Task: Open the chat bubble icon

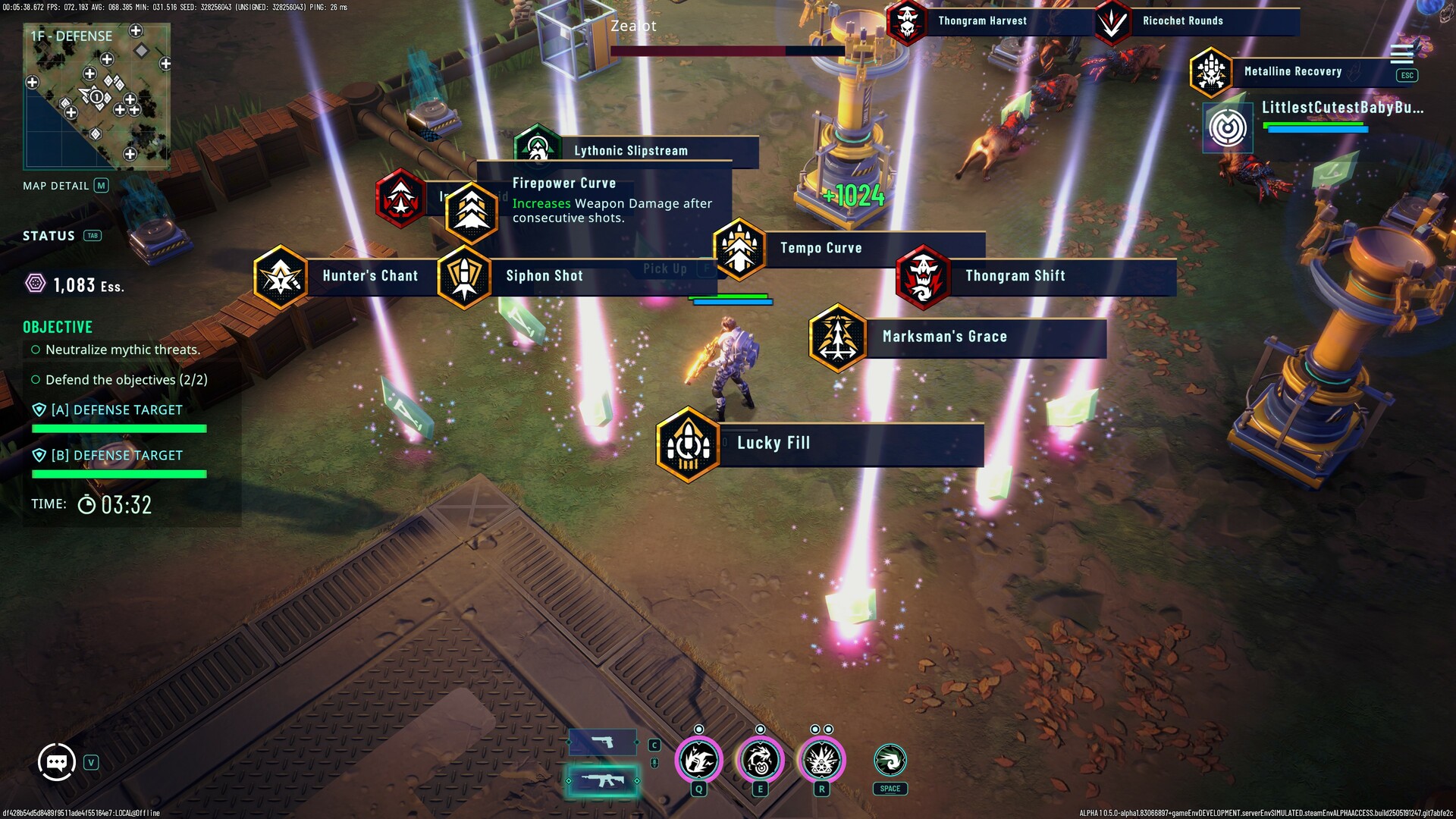Action: (x=57, y=762)
